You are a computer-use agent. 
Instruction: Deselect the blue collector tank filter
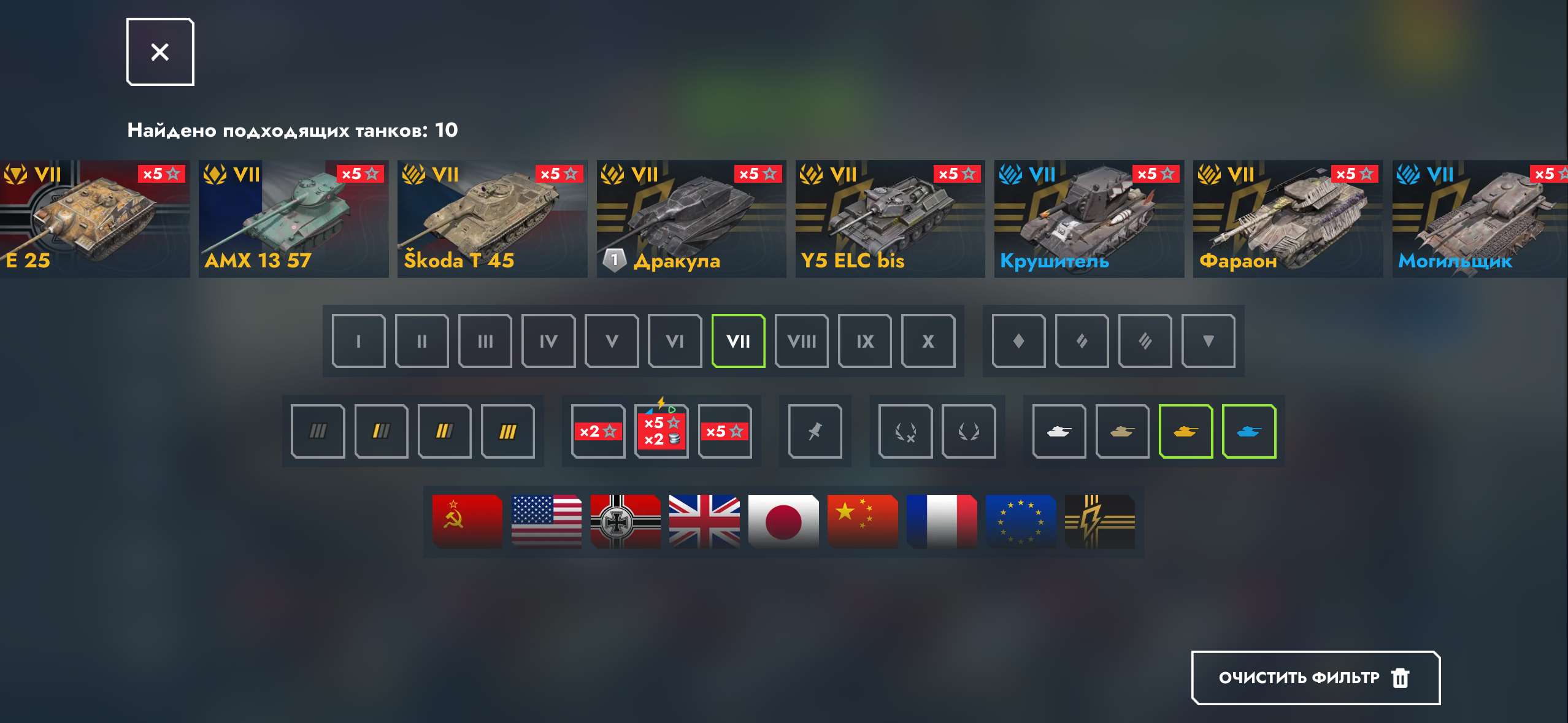[x=1249, y=431]
